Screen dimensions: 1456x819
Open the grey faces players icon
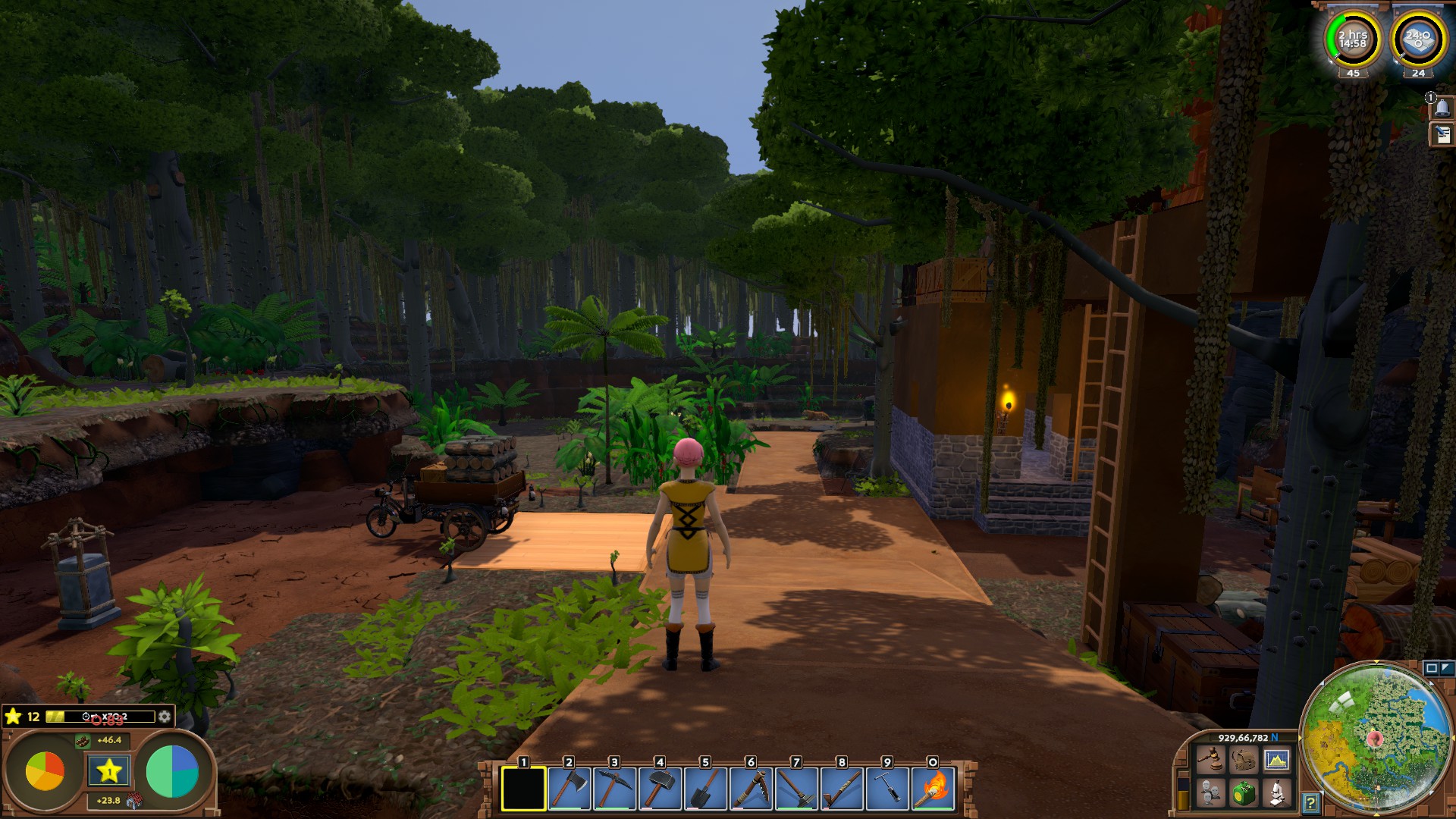[1210, 793]
